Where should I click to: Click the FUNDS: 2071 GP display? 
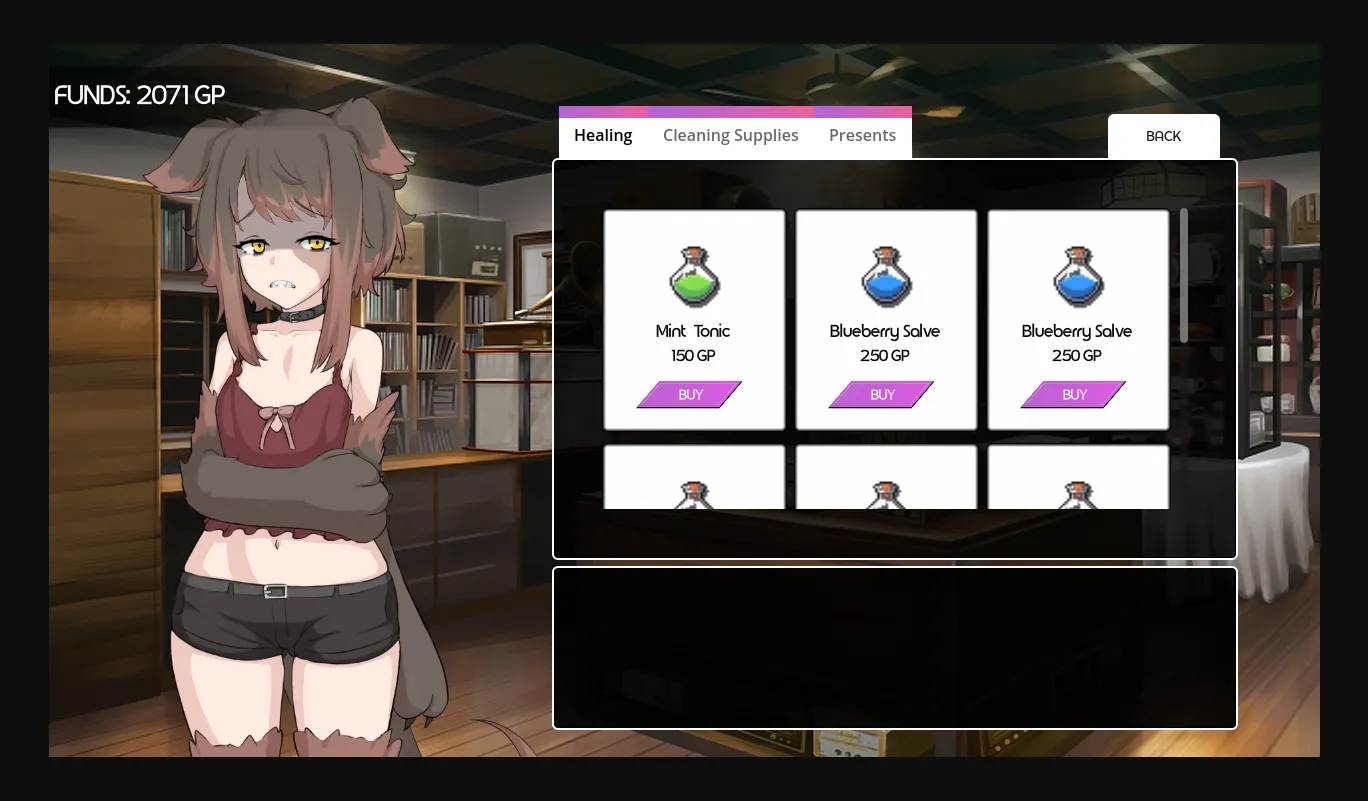click(139, 95)
